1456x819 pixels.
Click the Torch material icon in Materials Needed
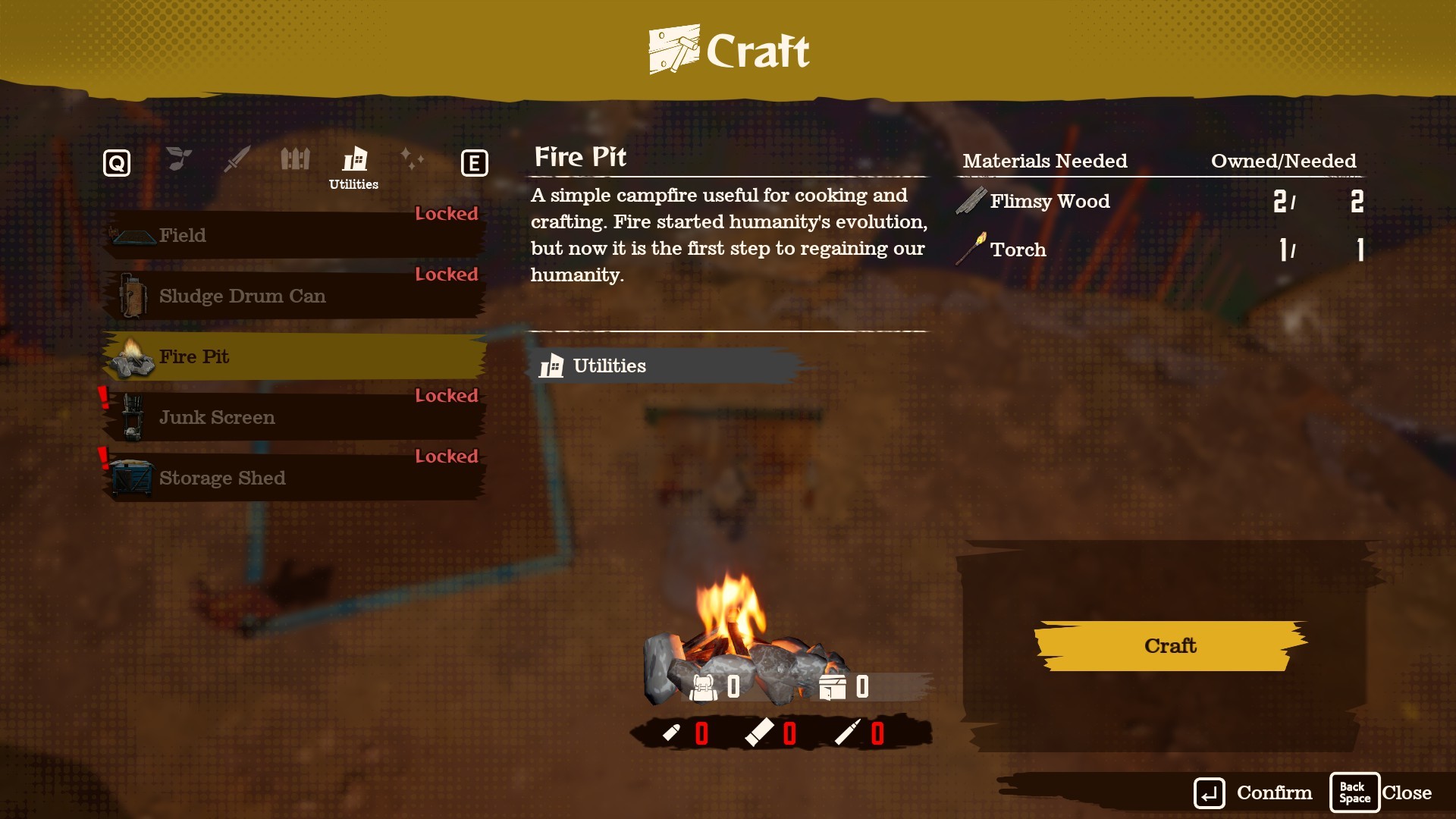pos(971,249)
